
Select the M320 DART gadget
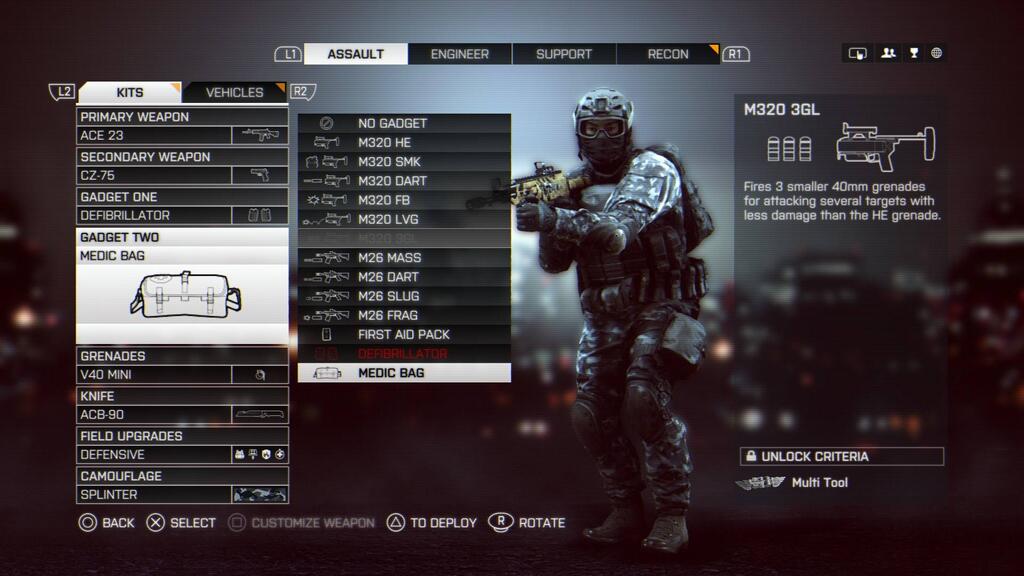click(x=404, y=181)
